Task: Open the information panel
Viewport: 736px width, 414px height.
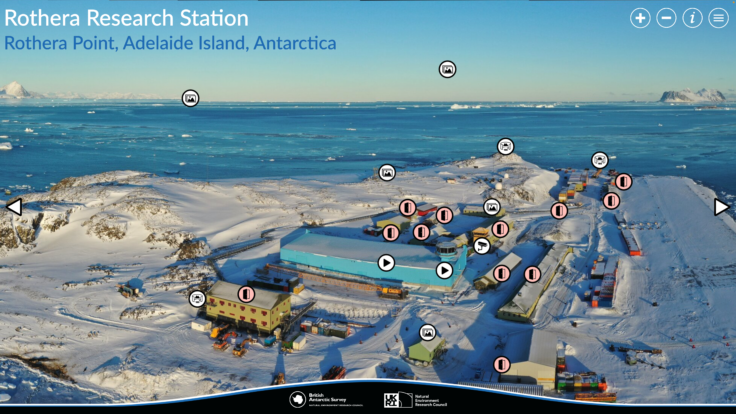Action: coord(692,18)
